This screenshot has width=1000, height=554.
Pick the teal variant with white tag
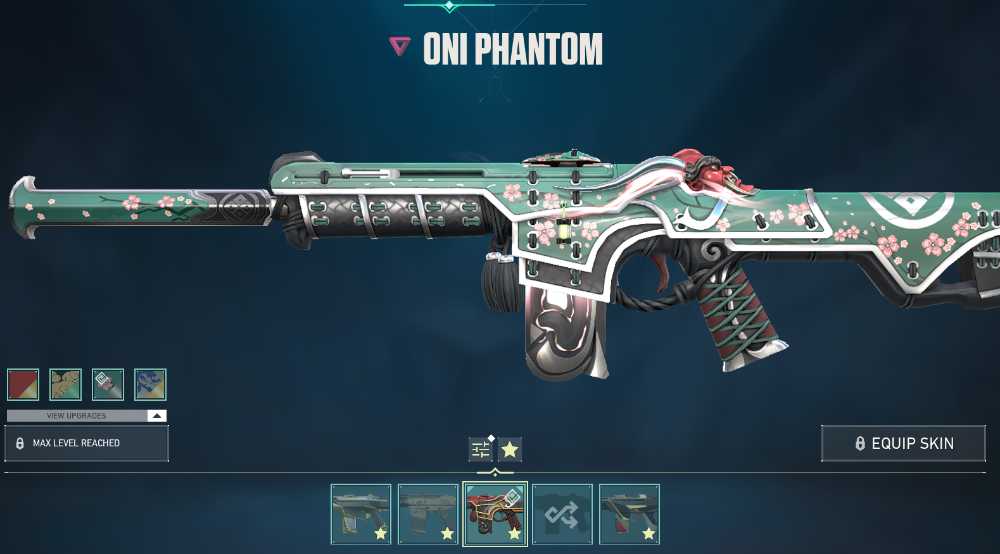[108, 384]
